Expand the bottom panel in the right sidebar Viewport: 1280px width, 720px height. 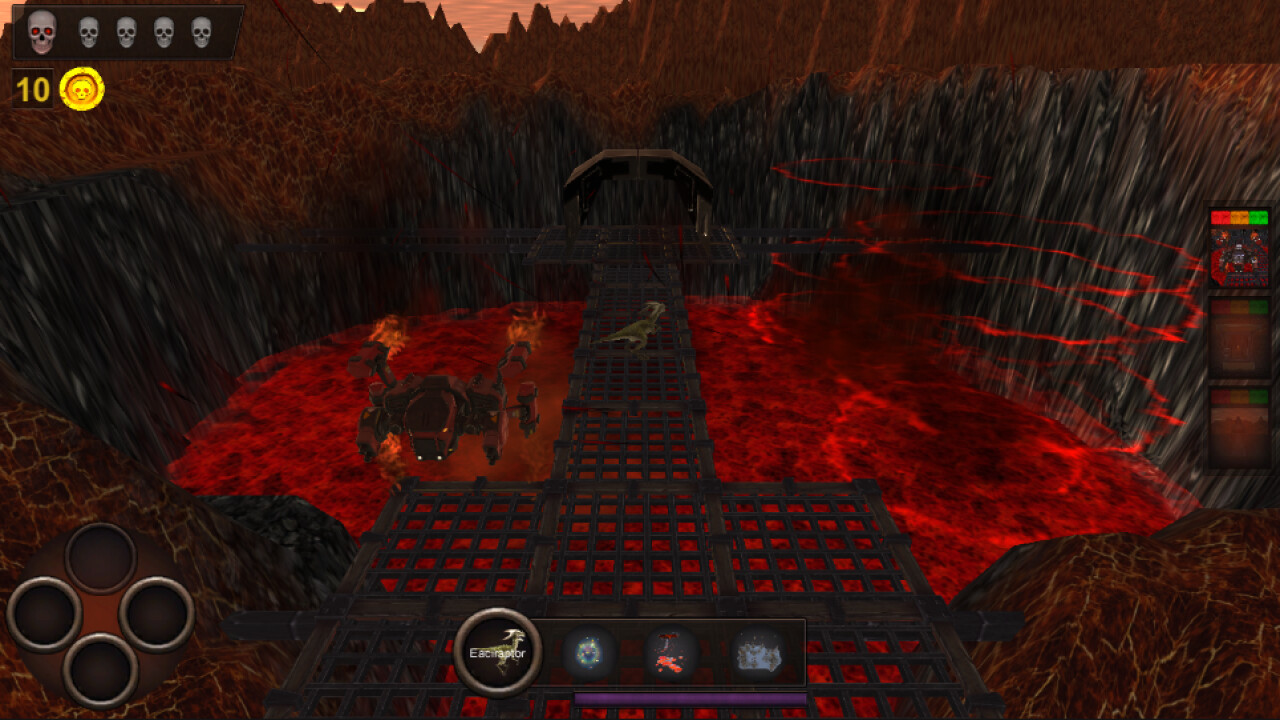(x=1238, y=425)
